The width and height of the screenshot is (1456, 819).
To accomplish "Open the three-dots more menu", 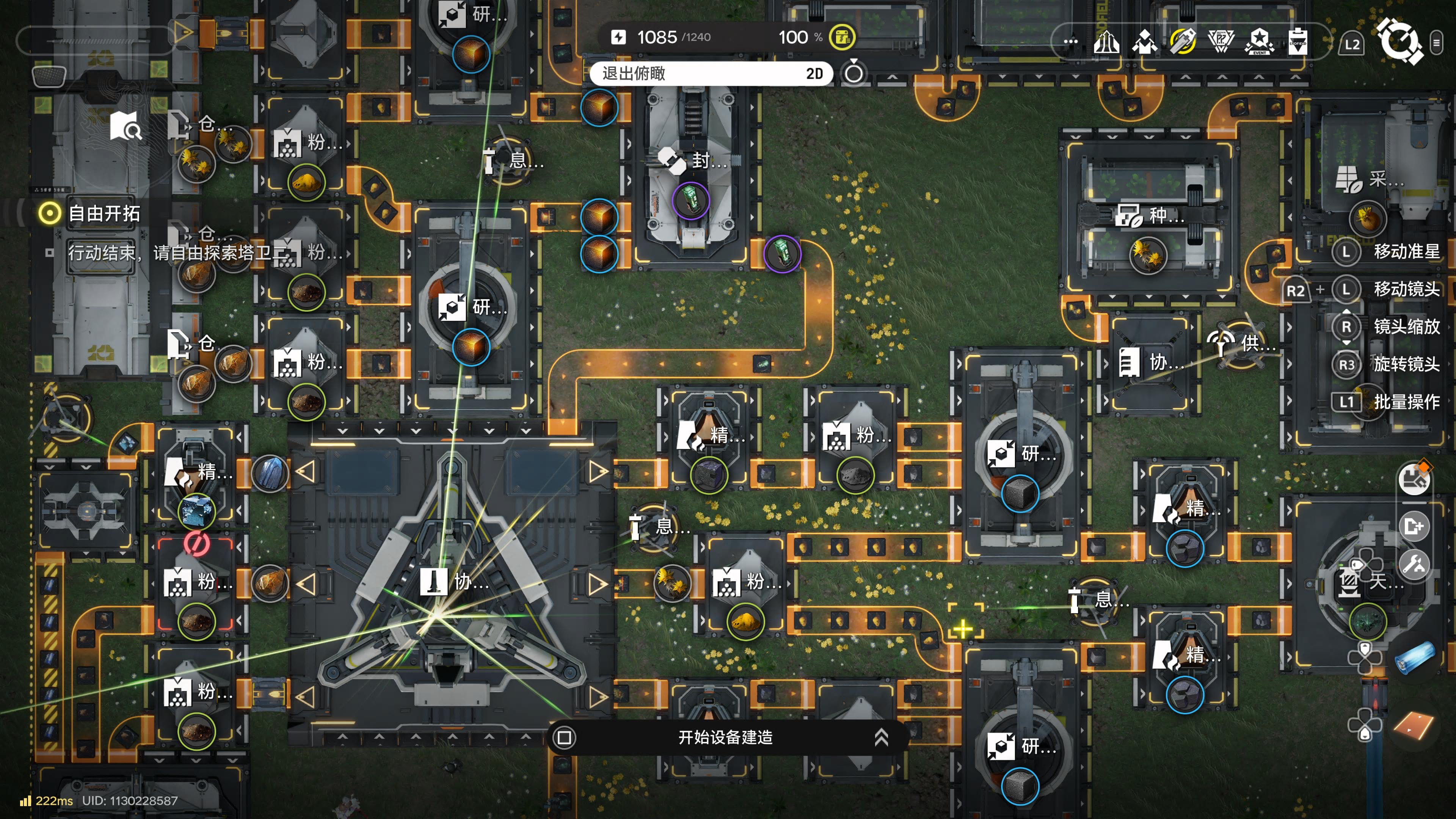I will coord(1070,41).
